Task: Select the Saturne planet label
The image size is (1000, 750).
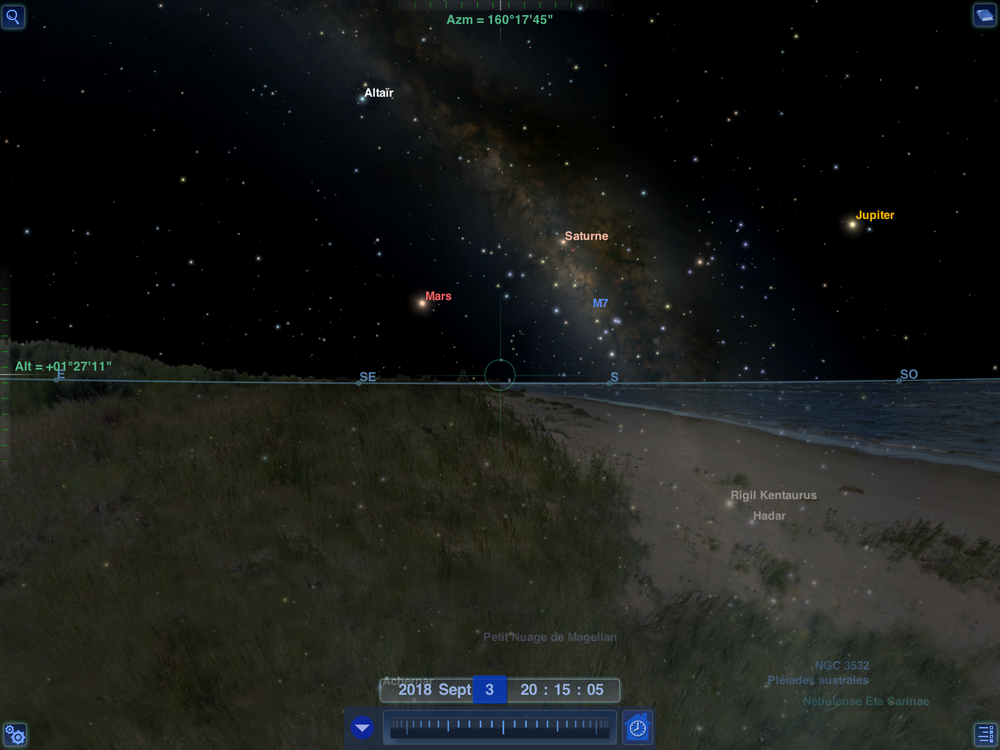Action: 586,236
